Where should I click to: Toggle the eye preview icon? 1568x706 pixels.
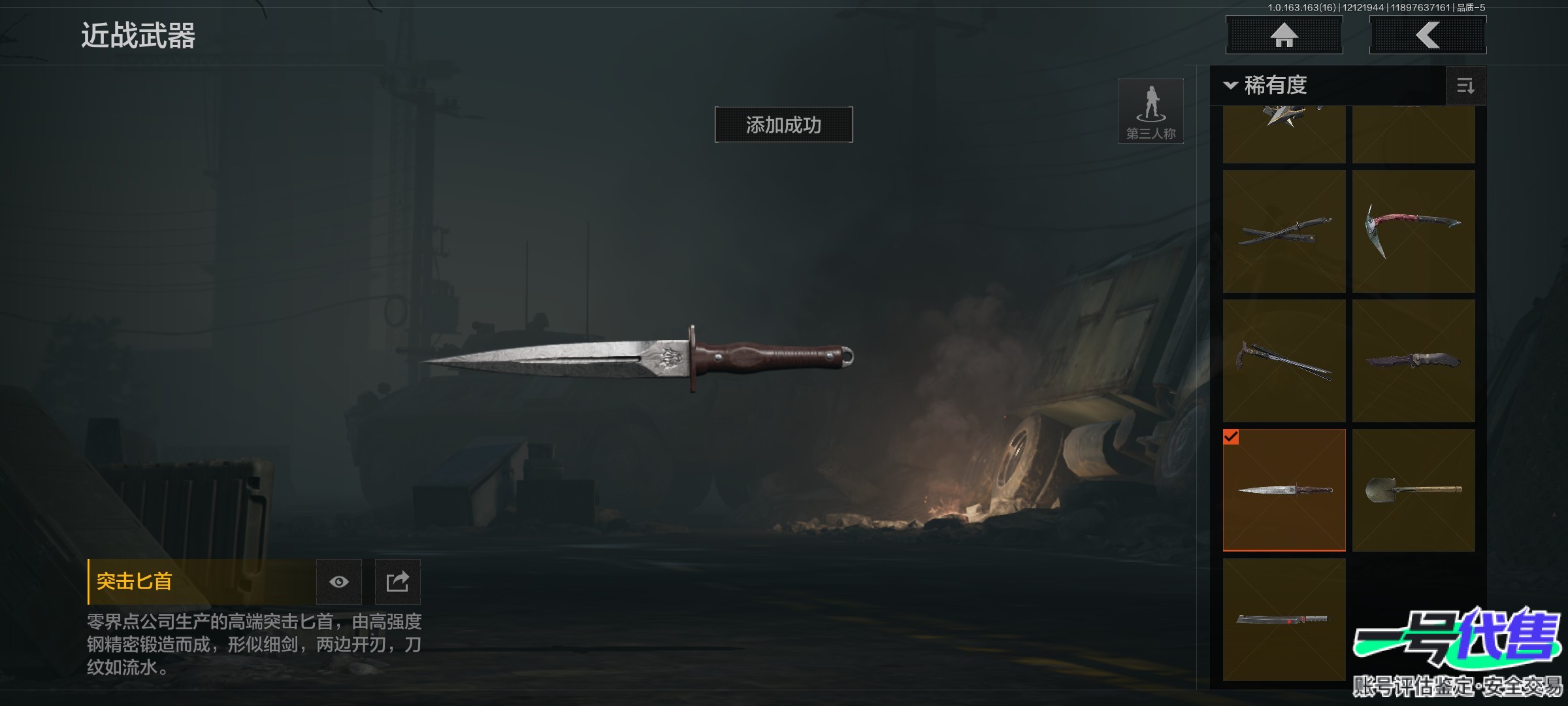click(x=338, y=582)
